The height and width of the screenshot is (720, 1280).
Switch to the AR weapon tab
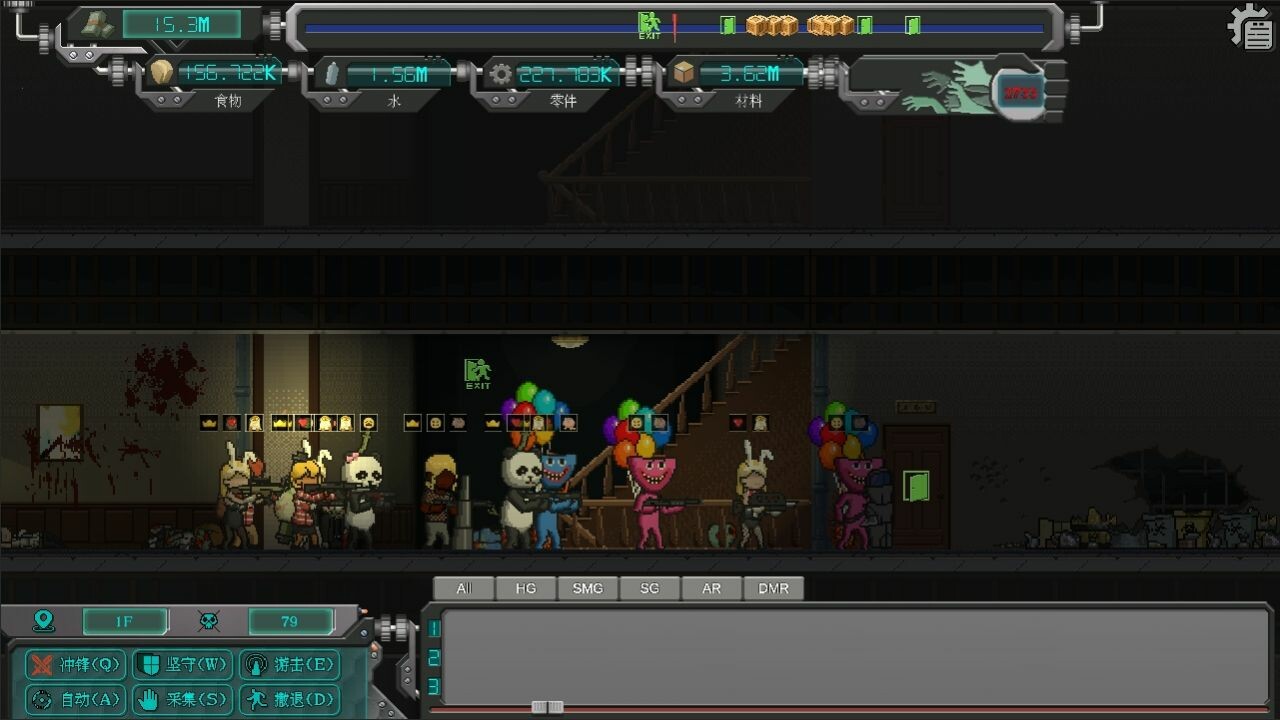pos(711,588)
